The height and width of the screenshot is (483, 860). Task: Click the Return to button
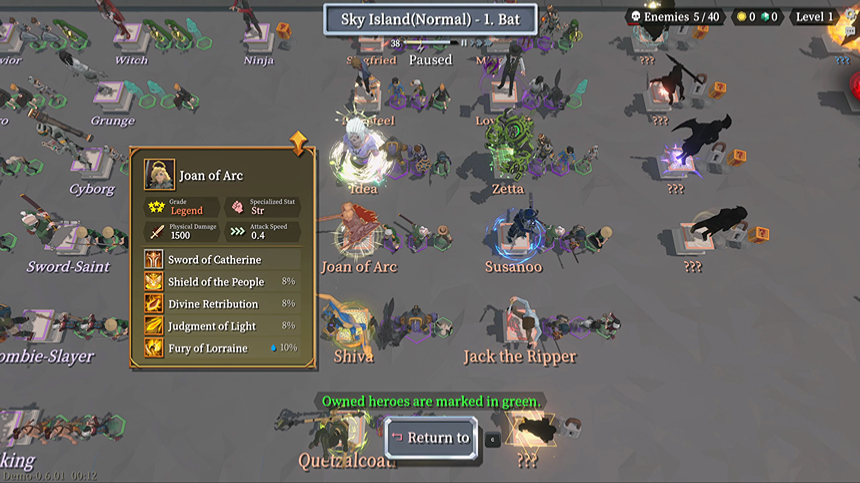point(431,437)
